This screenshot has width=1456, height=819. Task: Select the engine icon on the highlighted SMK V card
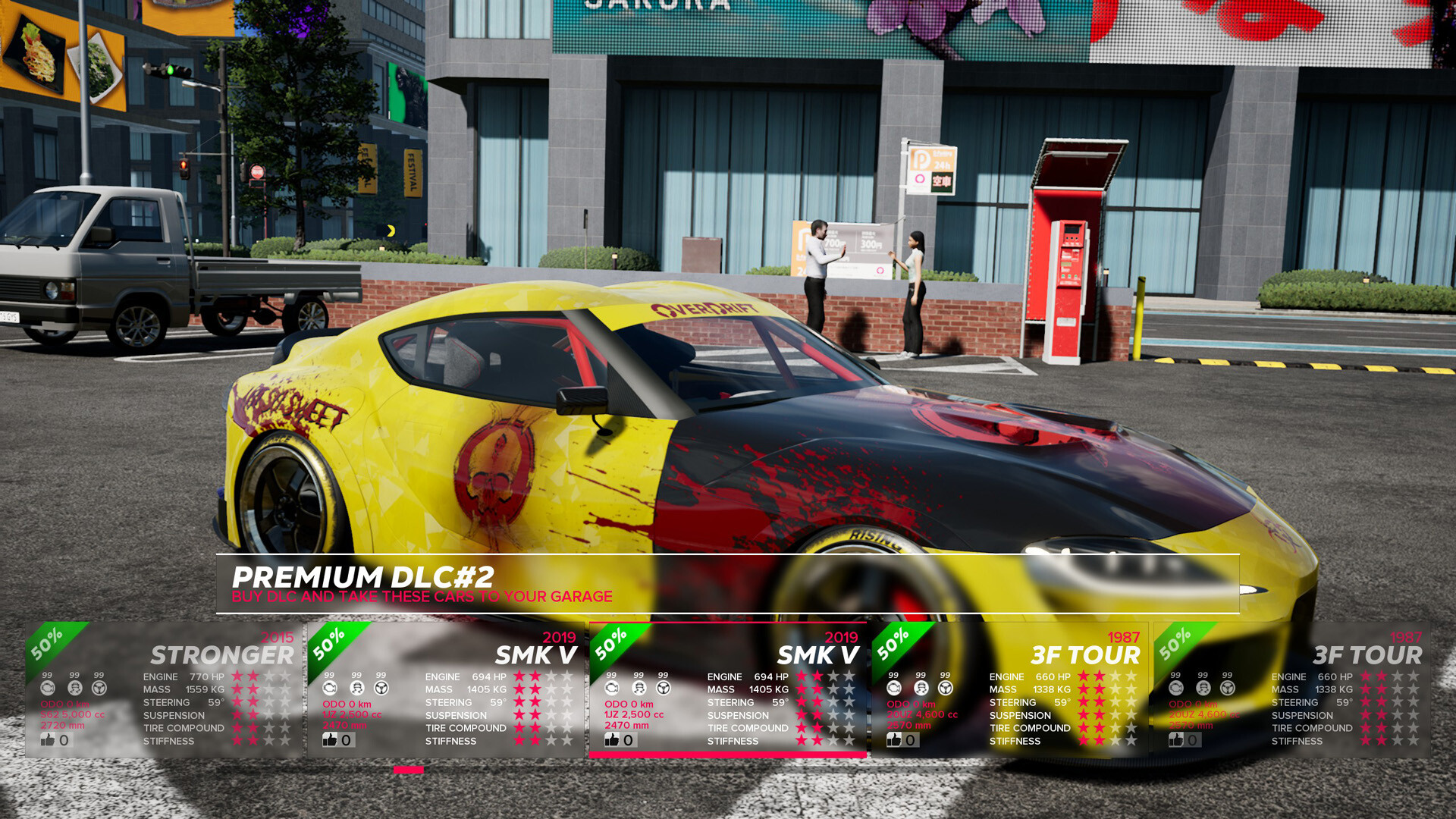pos(613,689)
